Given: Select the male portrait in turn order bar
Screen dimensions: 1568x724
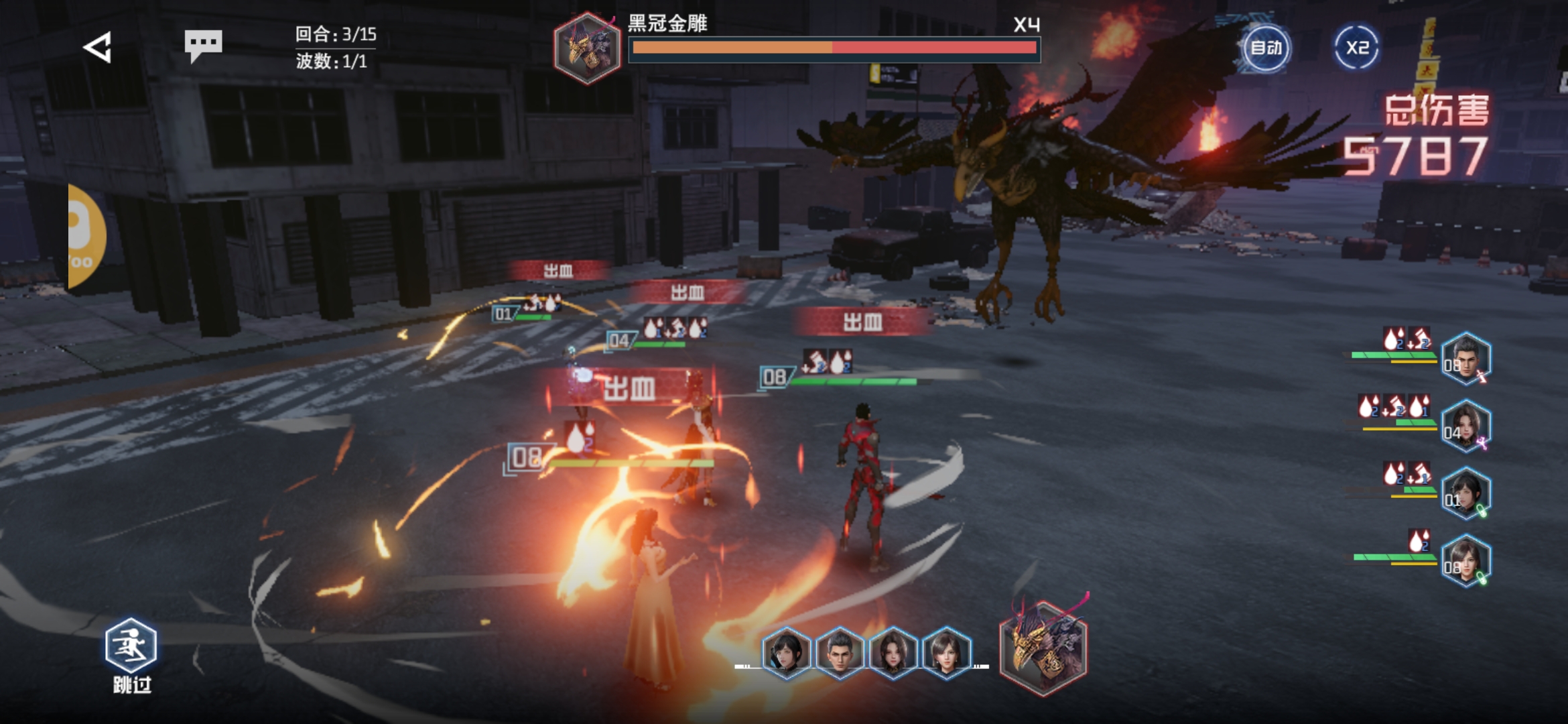Looking at the screenshot, I should [840, 650].
